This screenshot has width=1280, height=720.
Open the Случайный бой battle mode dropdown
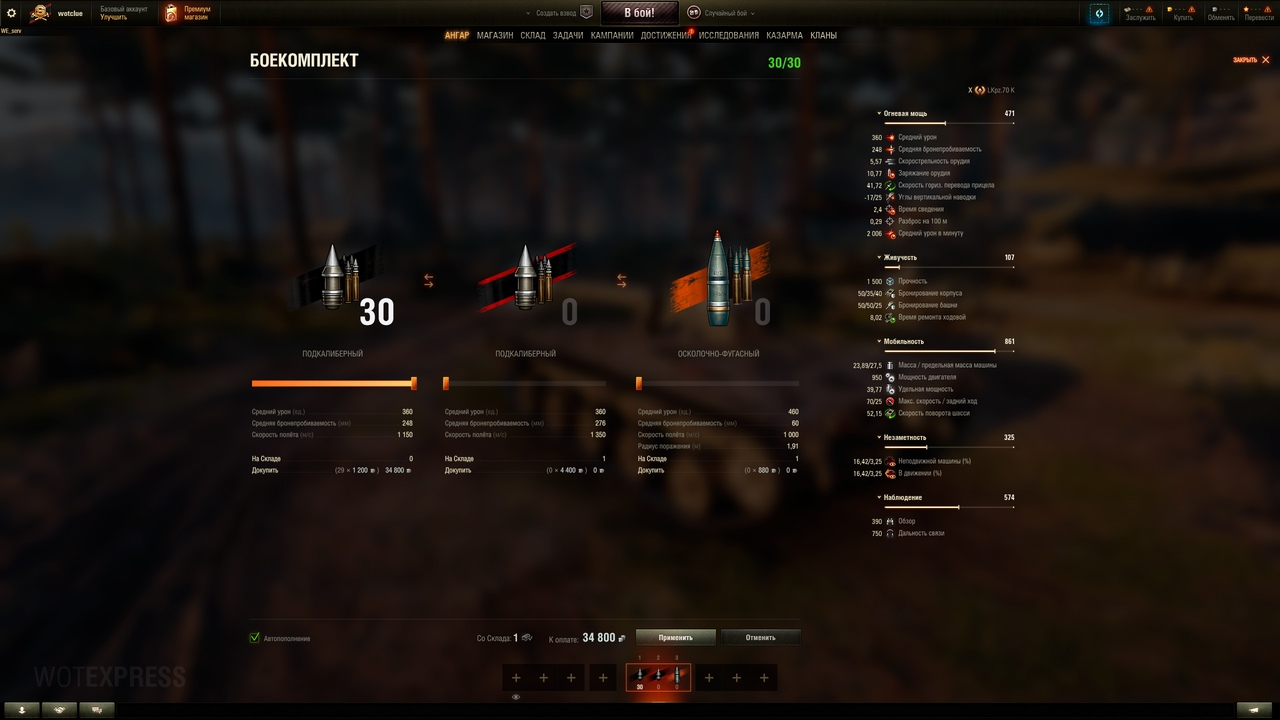pos(721,13)
